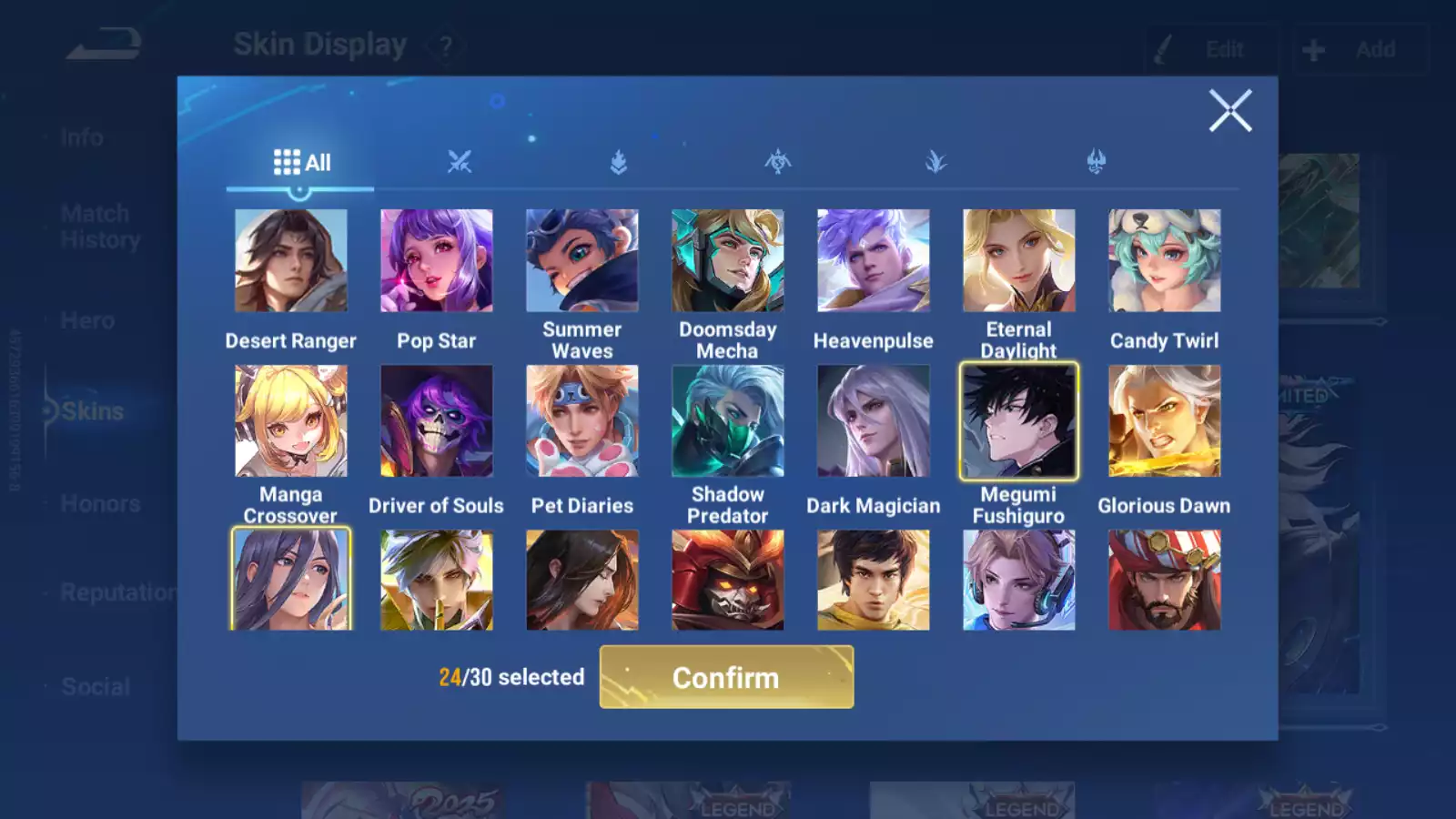Open the crossed swords role filter tab
1456x819 pixels.
coord(460,163)
